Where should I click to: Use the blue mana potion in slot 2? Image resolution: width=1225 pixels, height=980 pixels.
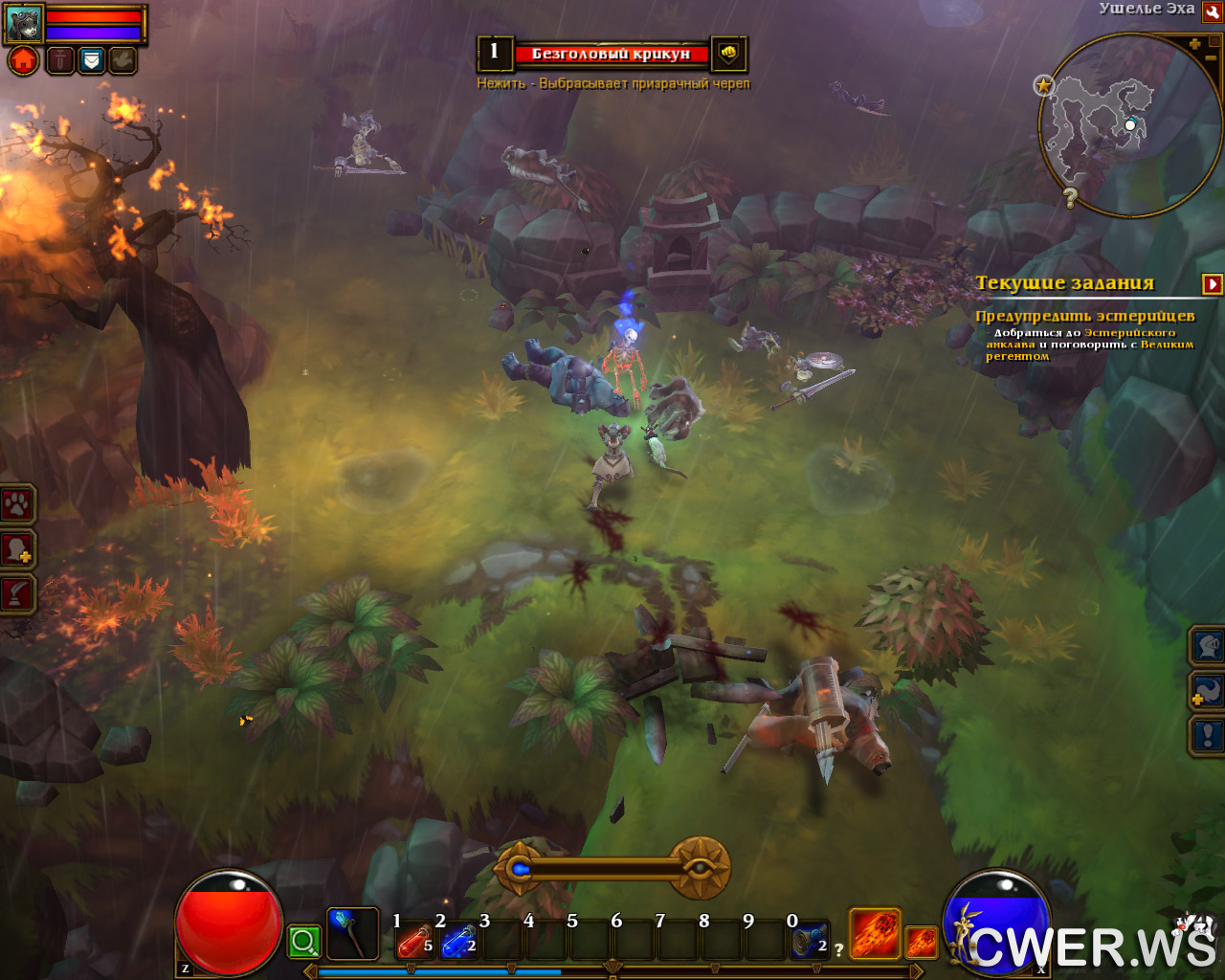click(x=457, y=943)
